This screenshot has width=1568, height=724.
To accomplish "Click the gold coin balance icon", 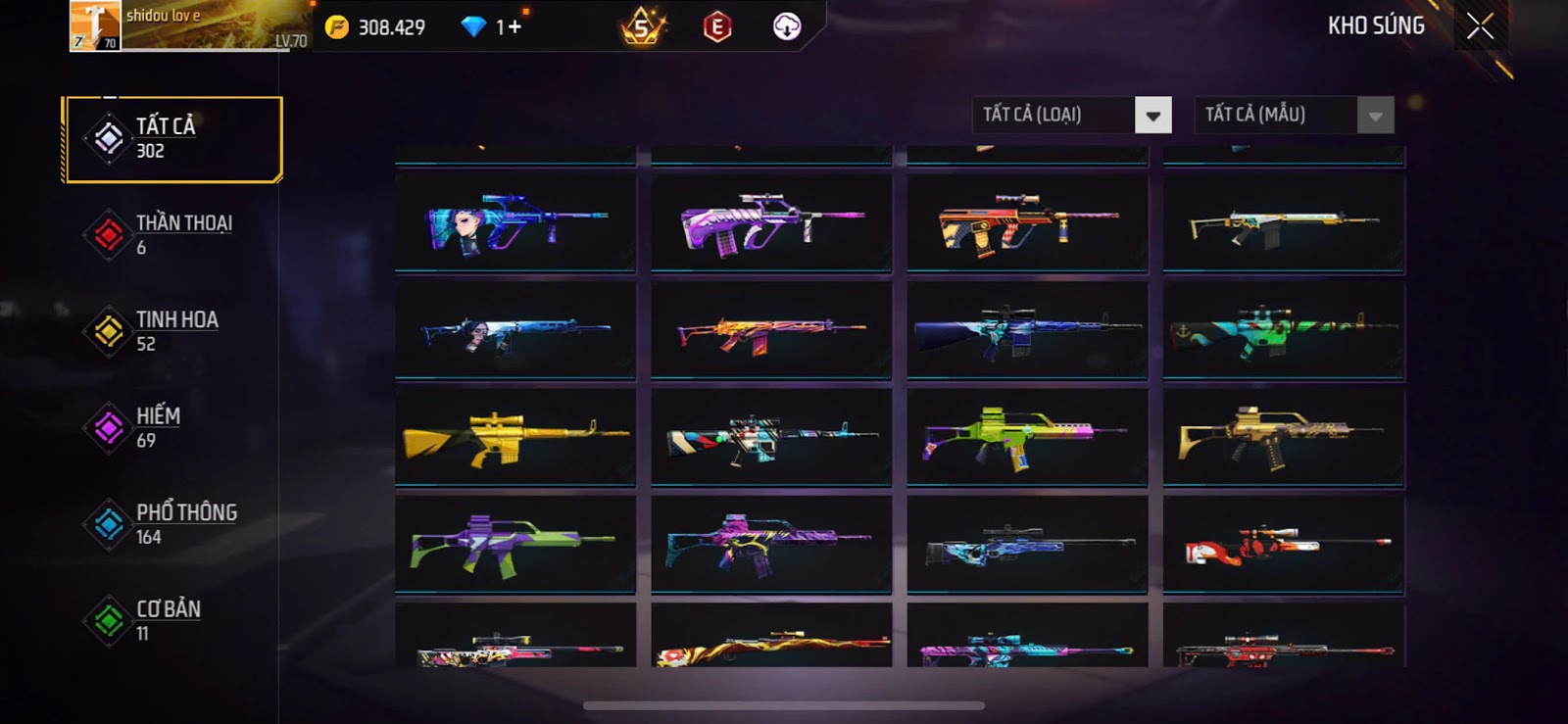I will click(x=337, y=27).
